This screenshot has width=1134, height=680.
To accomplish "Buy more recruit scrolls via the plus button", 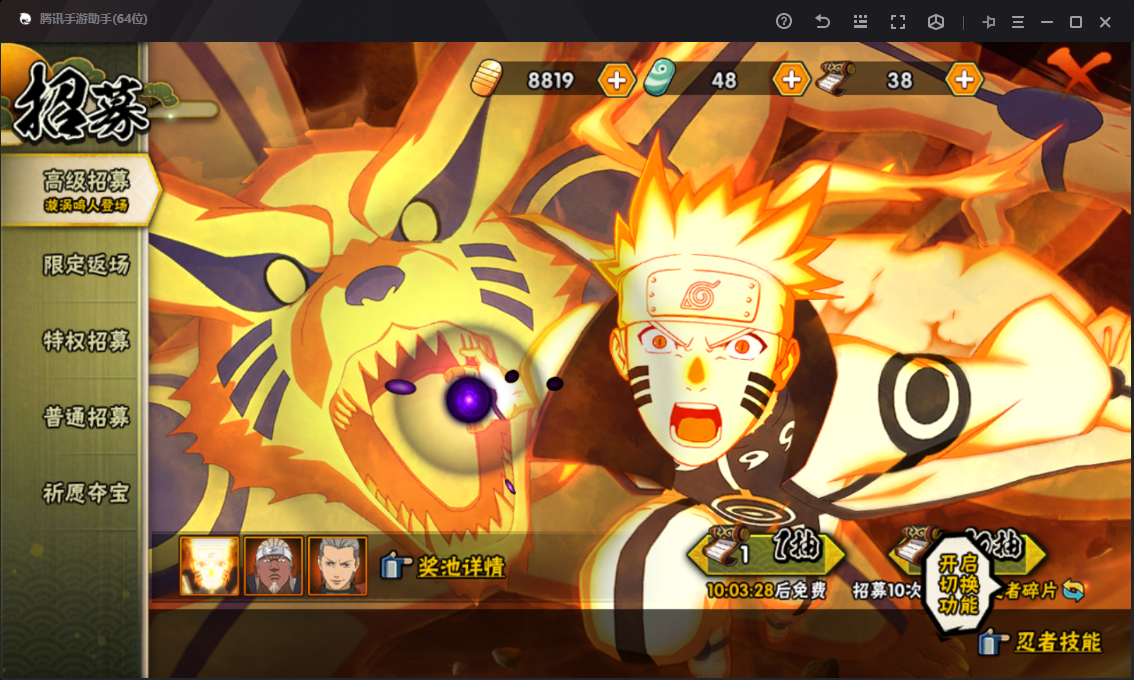I will click(964, 80).
